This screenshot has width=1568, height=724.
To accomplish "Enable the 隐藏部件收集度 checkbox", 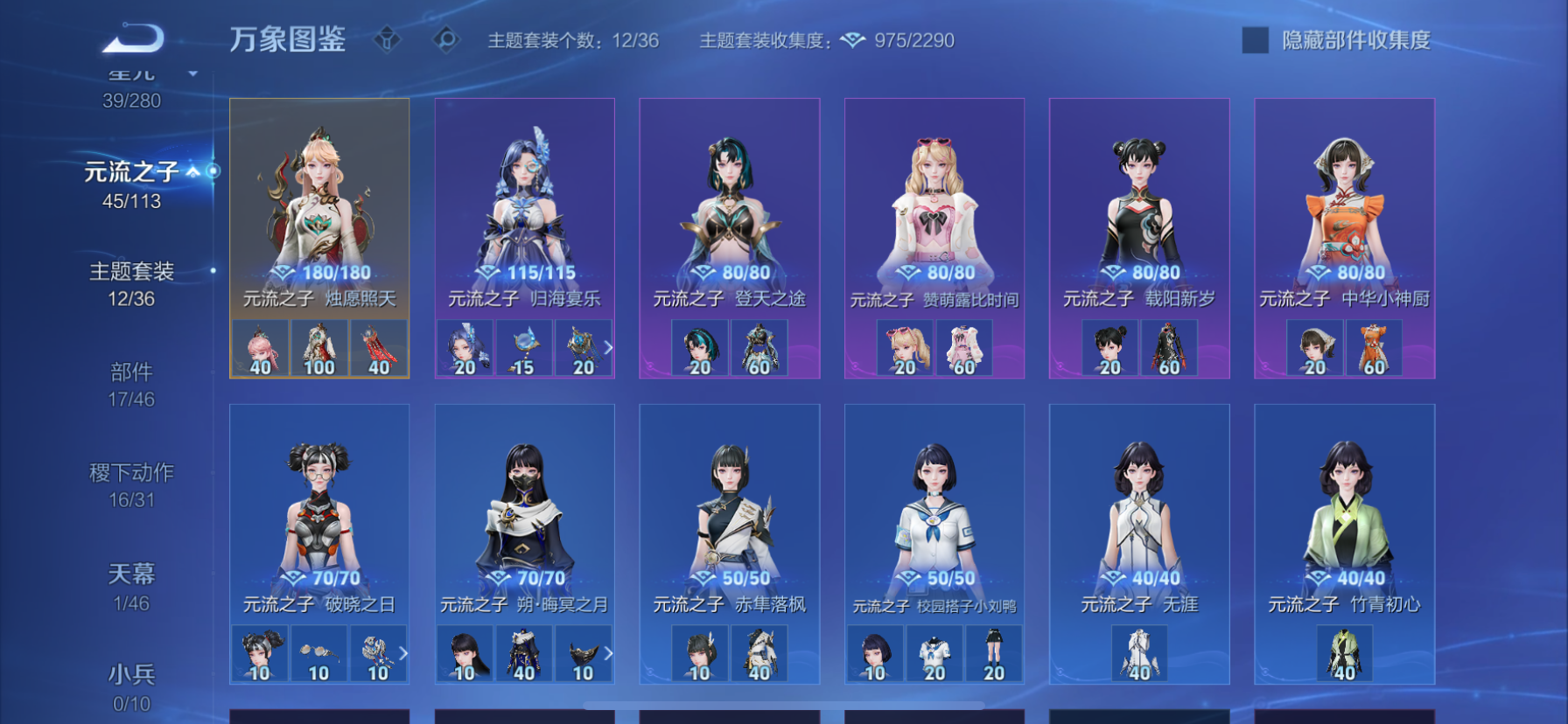I will [x=1256, y=38].
